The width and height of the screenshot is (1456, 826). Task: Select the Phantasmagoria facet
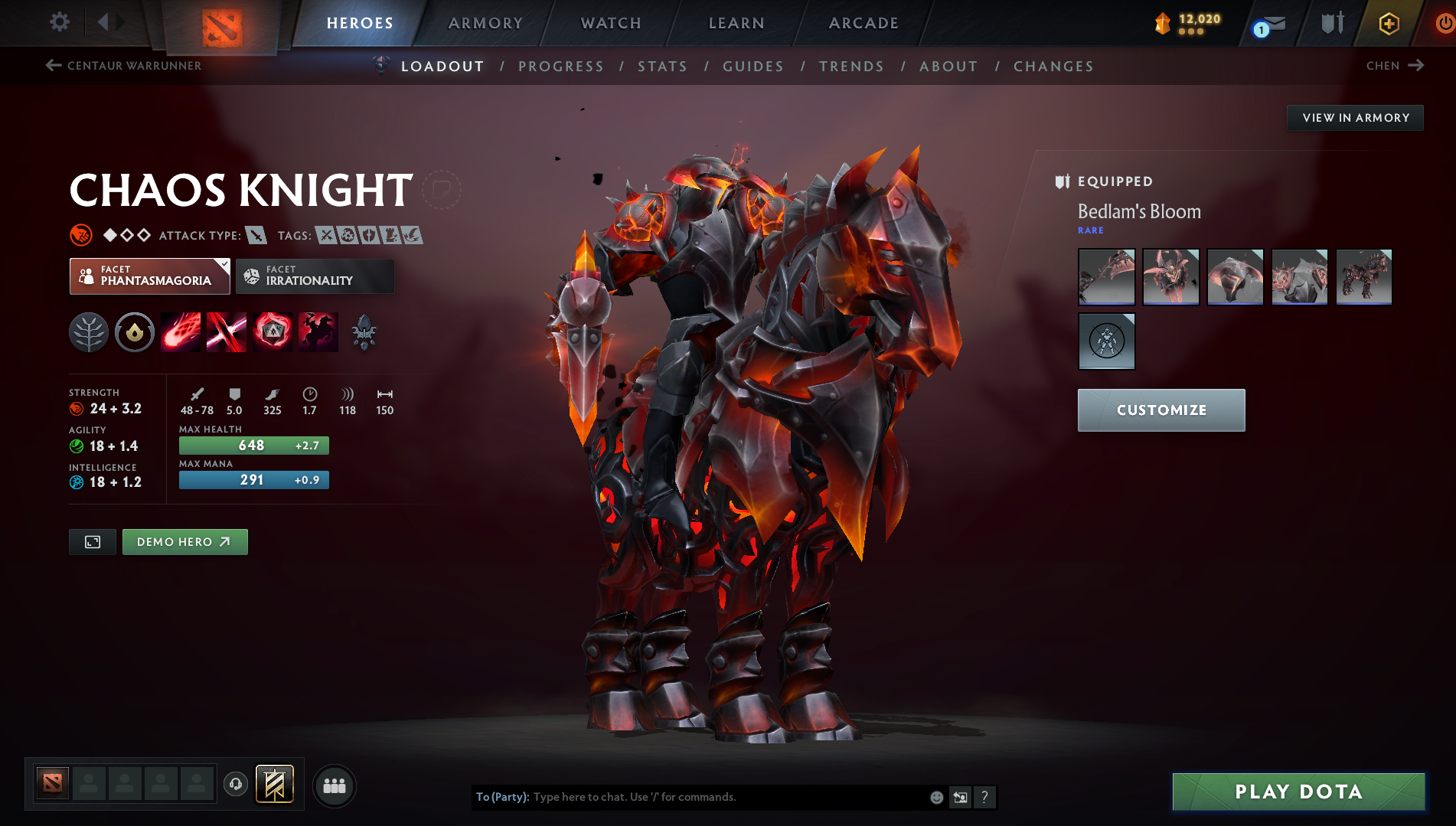click(149, 276)
